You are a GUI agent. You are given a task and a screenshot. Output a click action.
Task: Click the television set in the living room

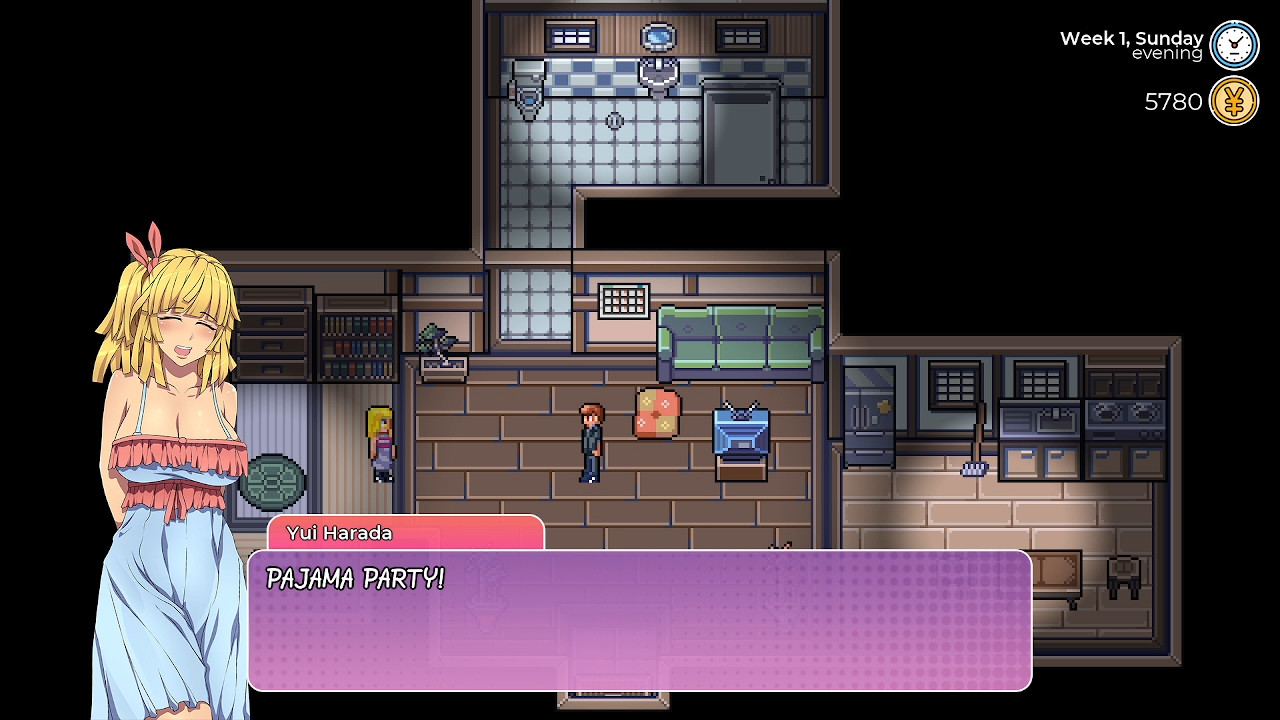point(739,432)
